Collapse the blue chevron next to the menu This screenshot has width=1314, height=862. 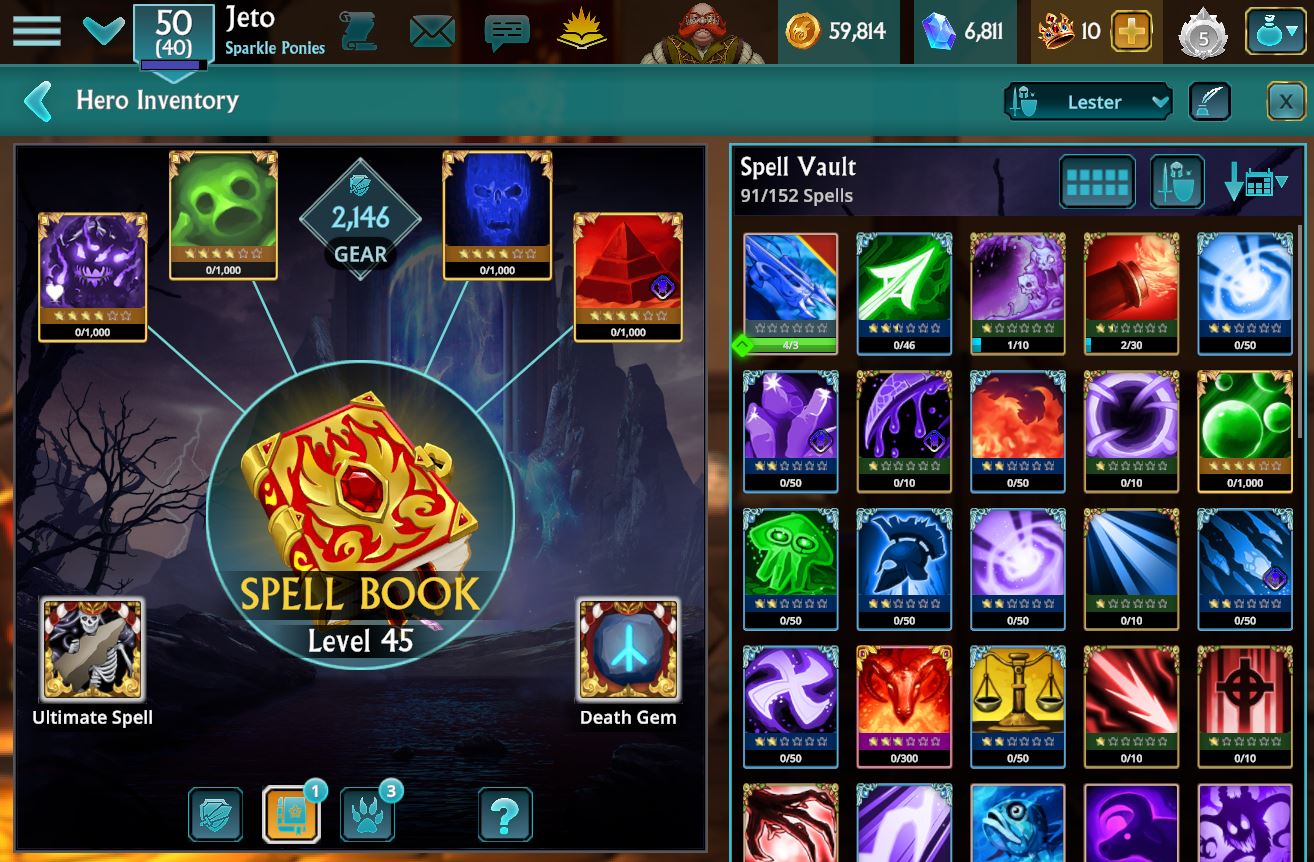click(x=103, y=31)
